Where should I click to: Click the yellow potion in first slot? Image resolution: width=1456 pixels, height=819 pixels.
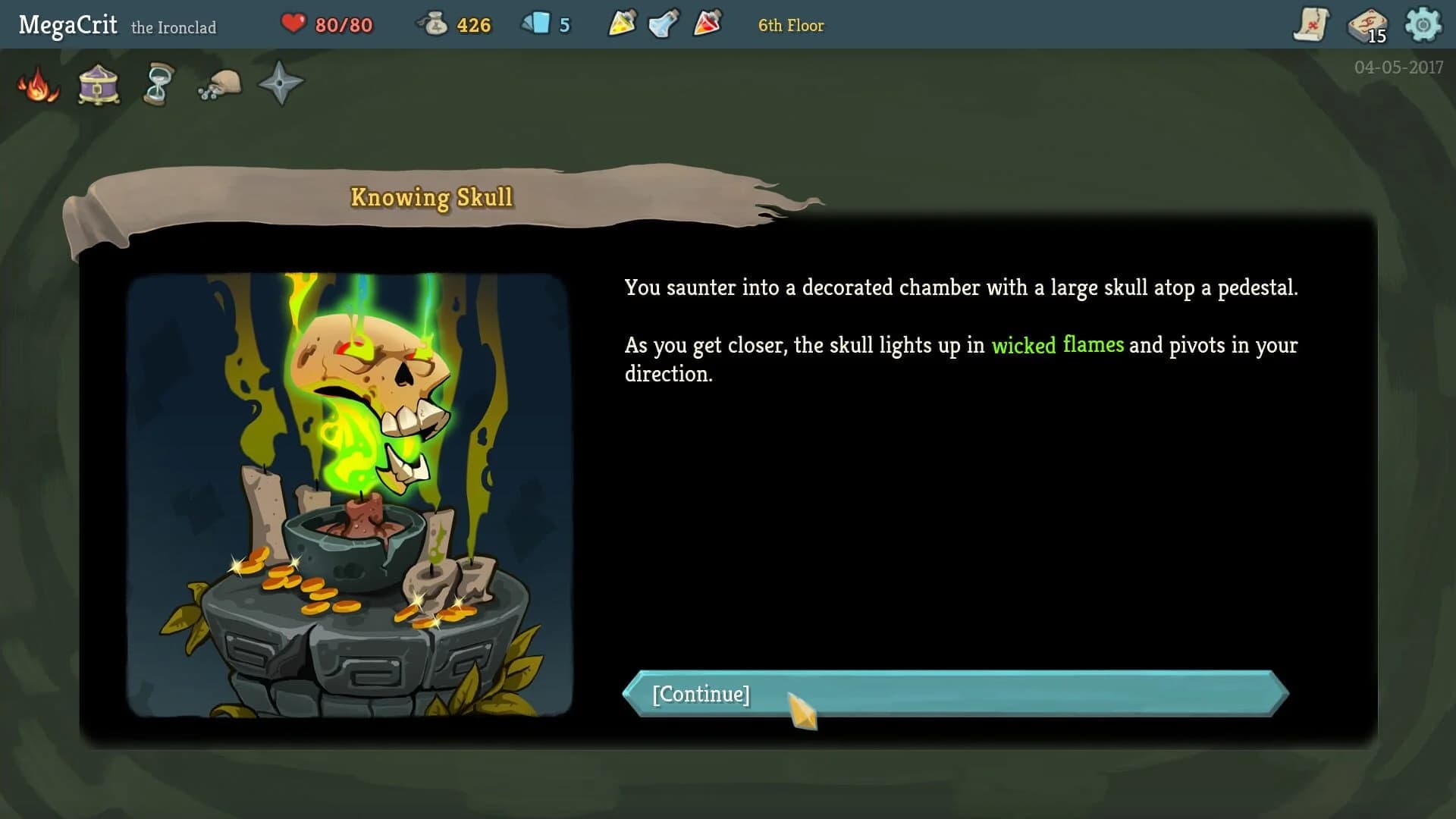620,24
